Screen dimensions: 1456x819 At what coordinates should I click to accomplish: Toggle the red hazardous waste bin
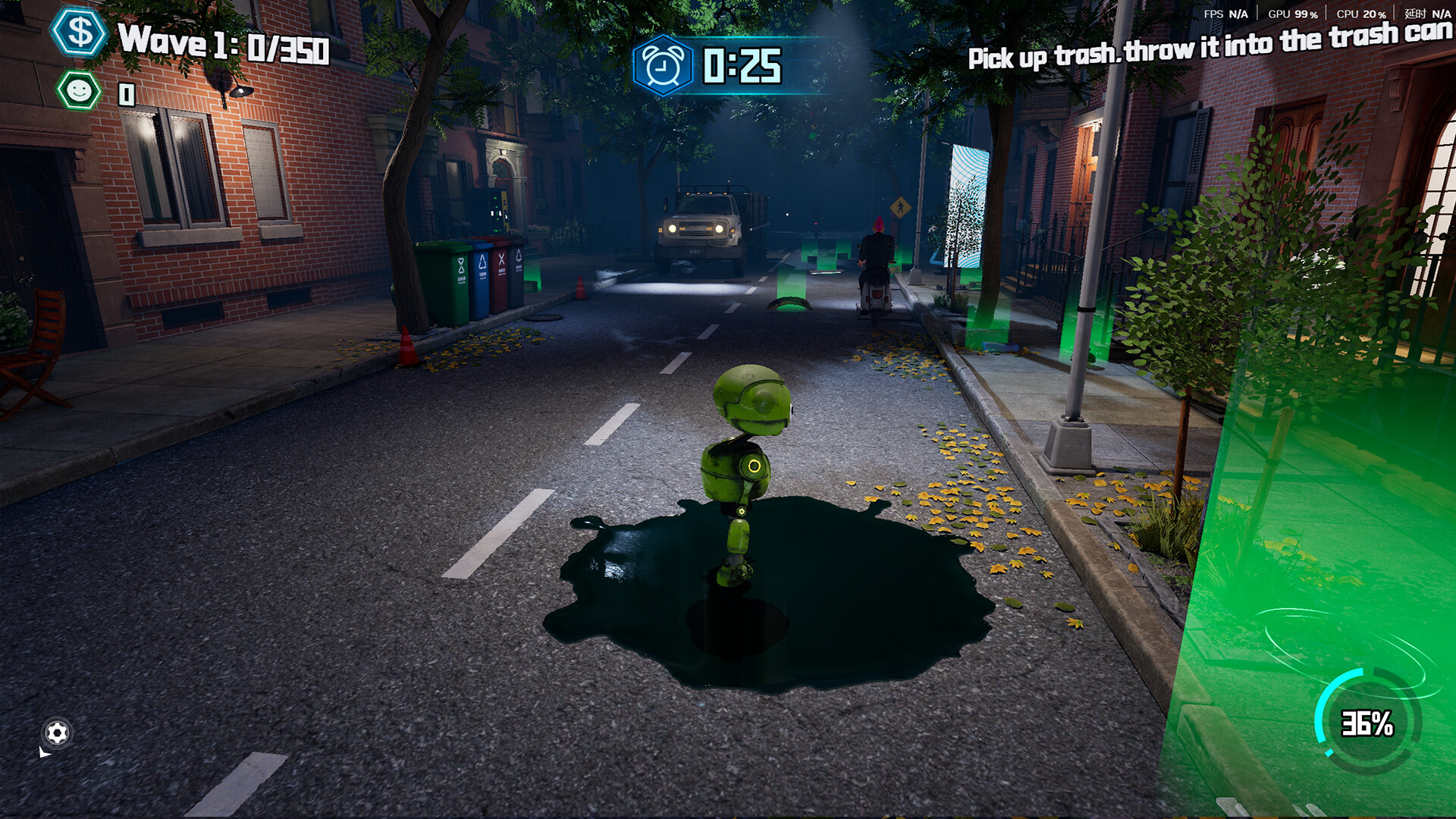click(x=502, y=277)
